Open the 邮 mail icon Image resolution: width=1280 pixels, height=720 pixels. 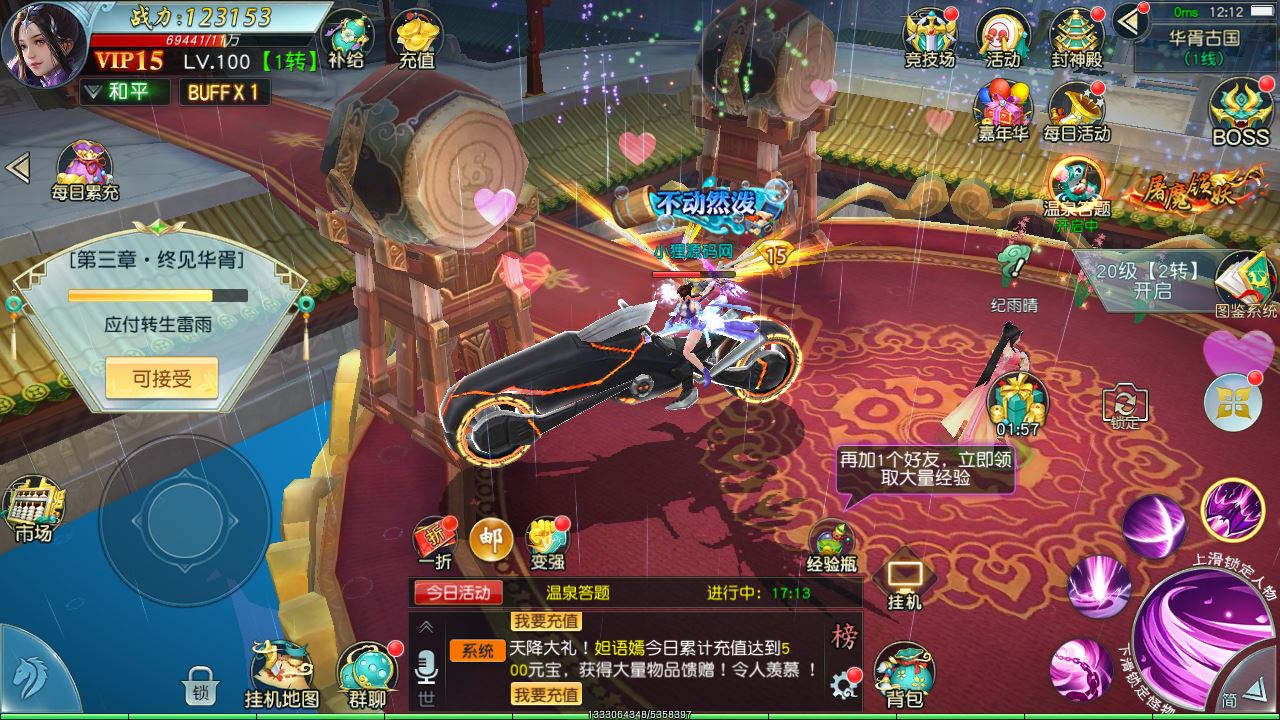click(494, 538)
